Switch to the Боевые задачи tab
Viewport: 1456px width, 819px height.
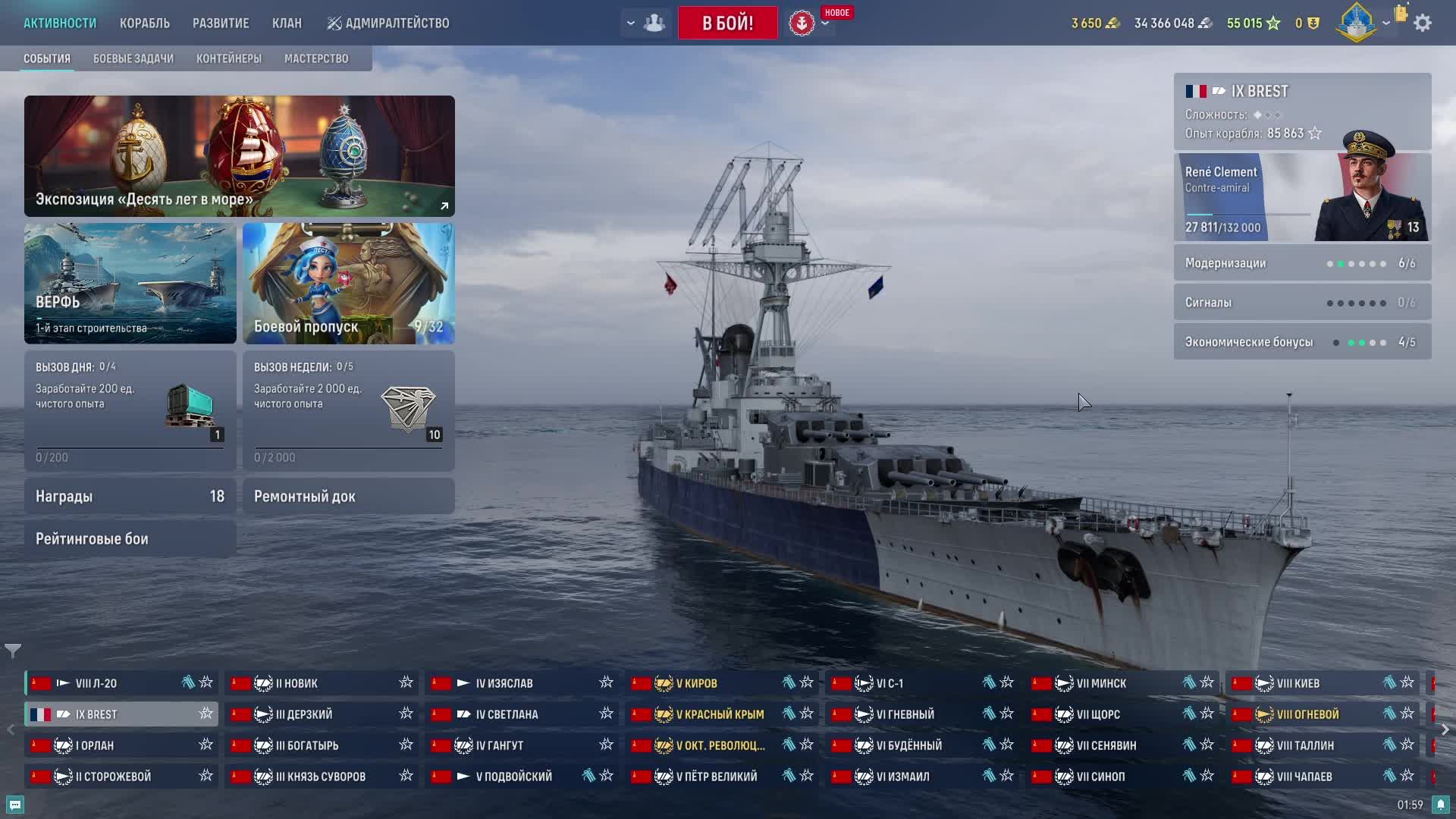133,58
